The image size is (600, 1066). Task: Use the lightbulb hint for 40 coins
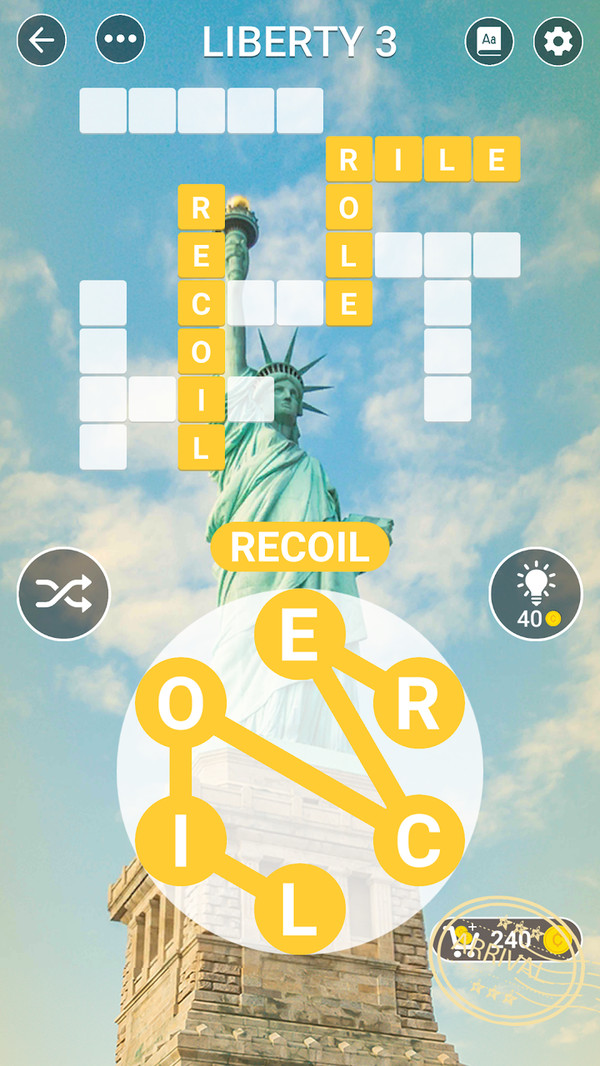coord(535,594)
